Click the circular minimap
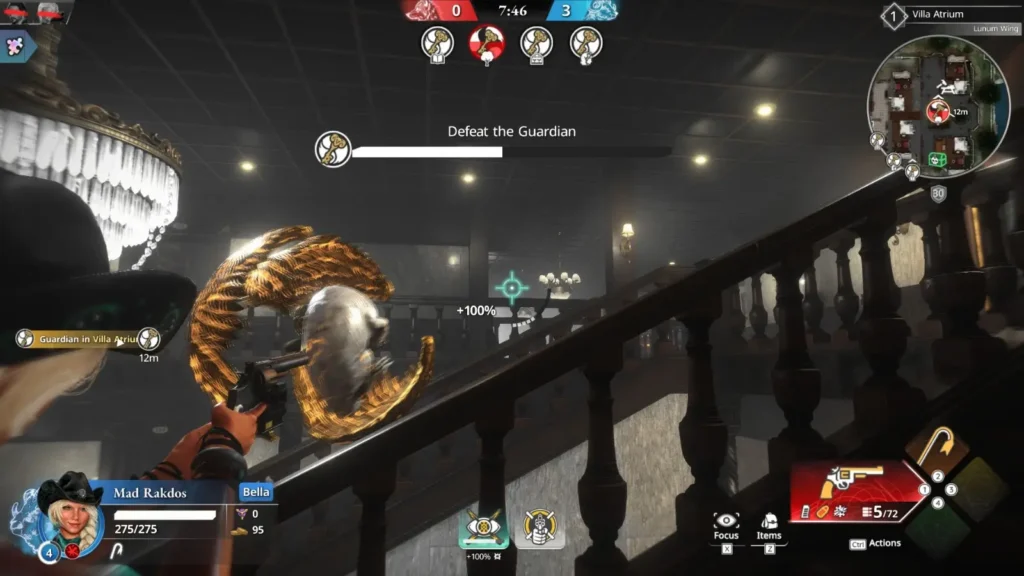The image size is (1024, 576). [938, 107]
